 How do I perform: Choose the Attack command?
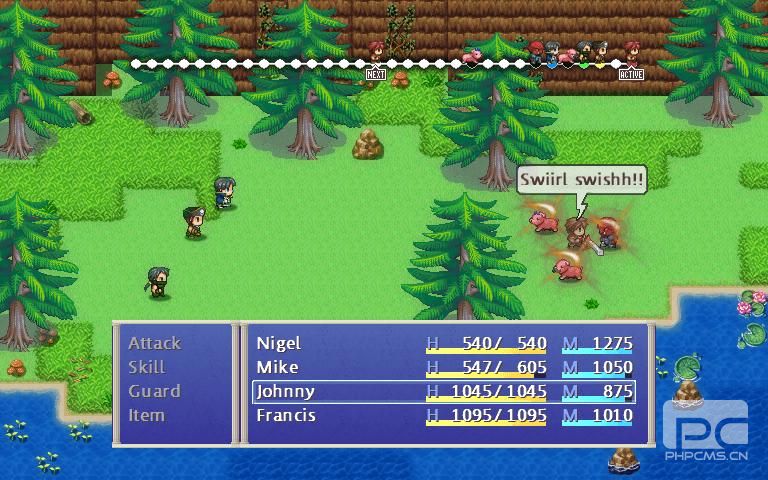(155, 343)
